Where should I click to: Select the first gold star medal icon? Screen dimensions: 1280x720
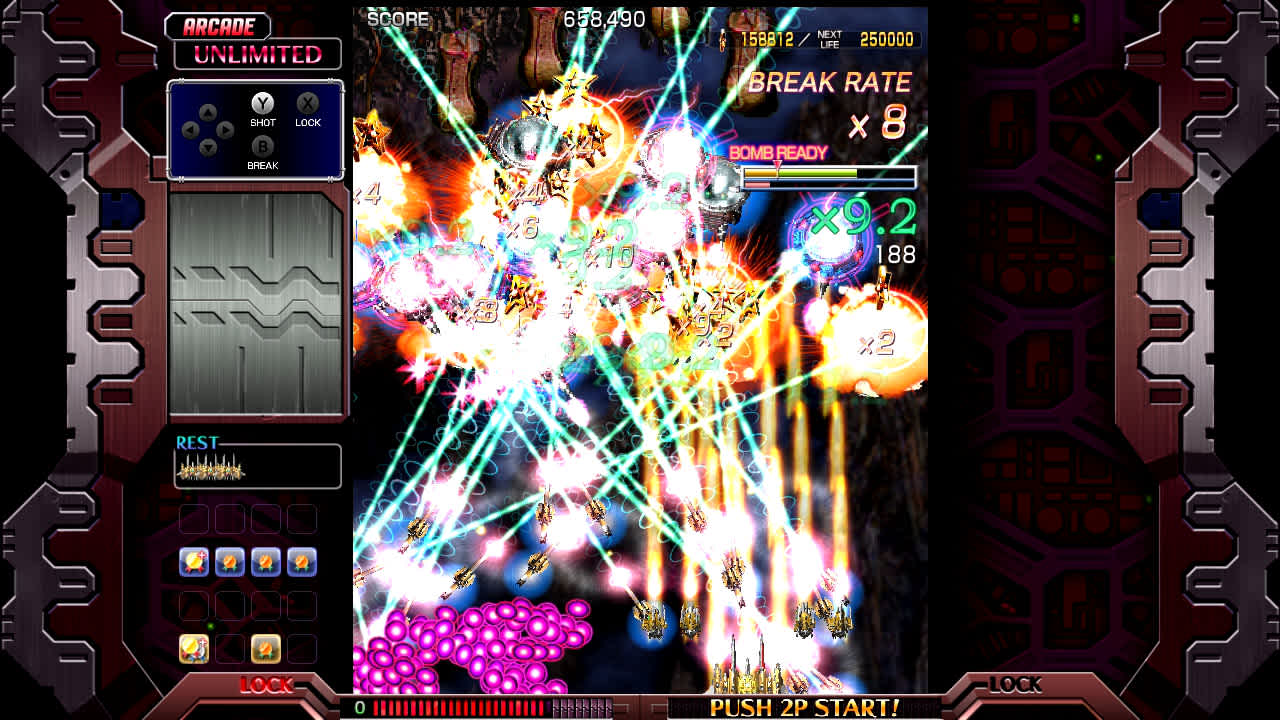click(194, 562)
